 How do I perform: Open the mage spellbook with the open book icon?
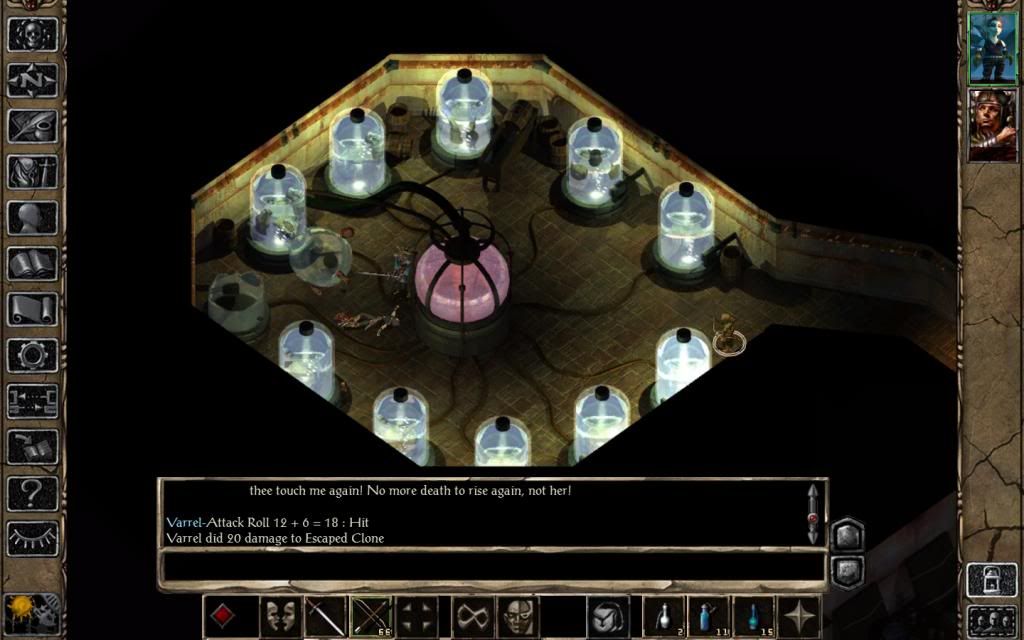(x=32, y=264)
